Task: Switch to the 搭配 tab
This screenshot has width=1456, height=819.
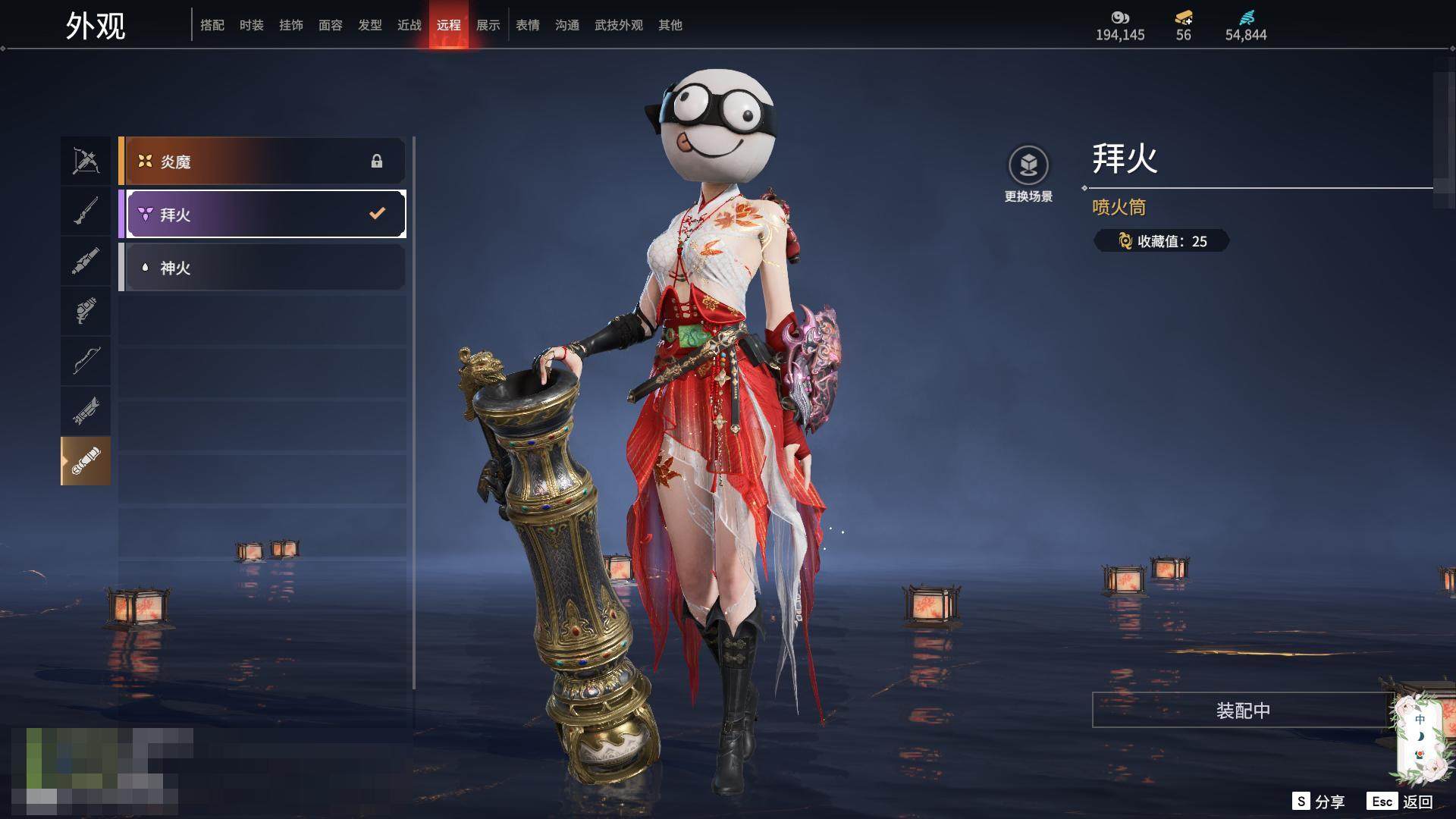Action: 212,26
